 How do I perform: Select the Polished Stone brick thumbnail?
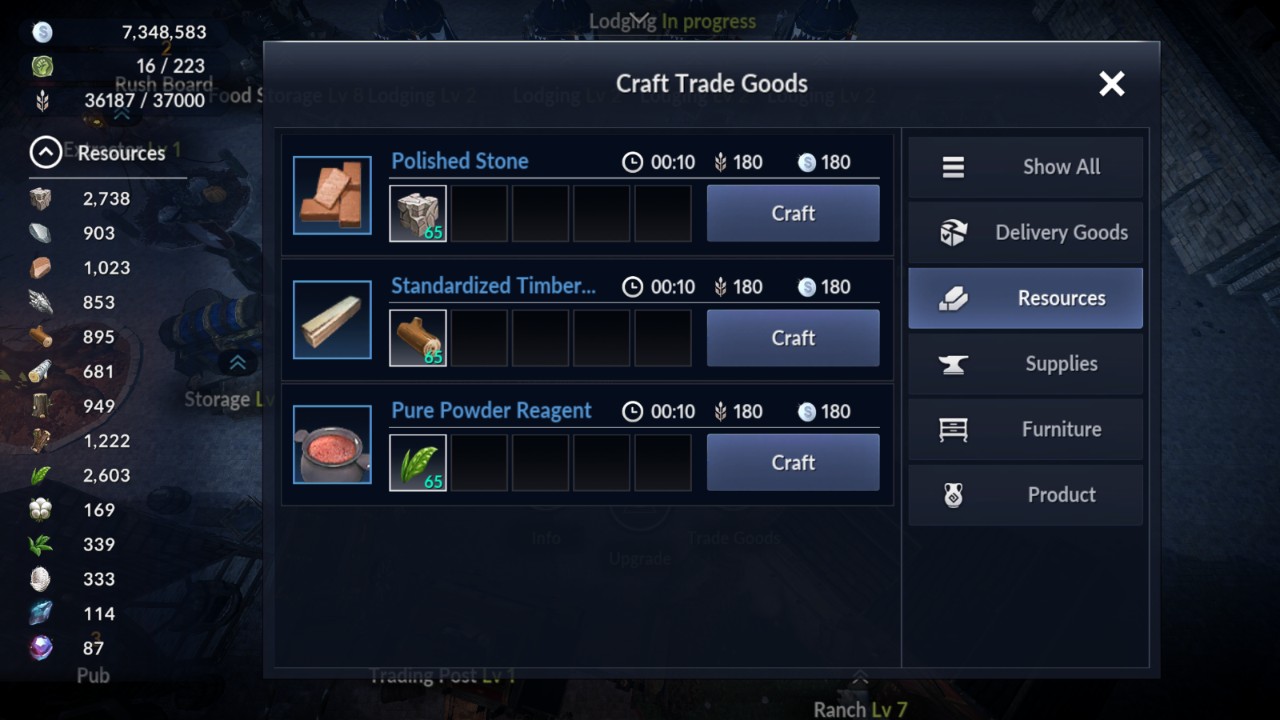332,195
